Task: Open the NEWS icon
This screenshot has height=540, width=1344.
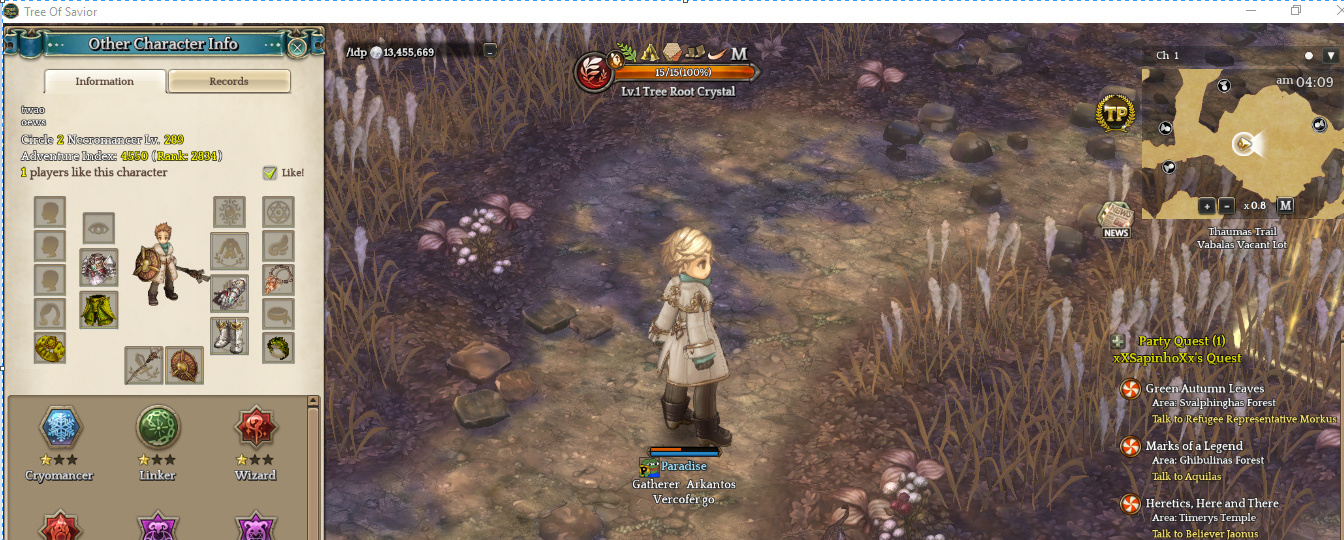Action: coord(1115,218)
